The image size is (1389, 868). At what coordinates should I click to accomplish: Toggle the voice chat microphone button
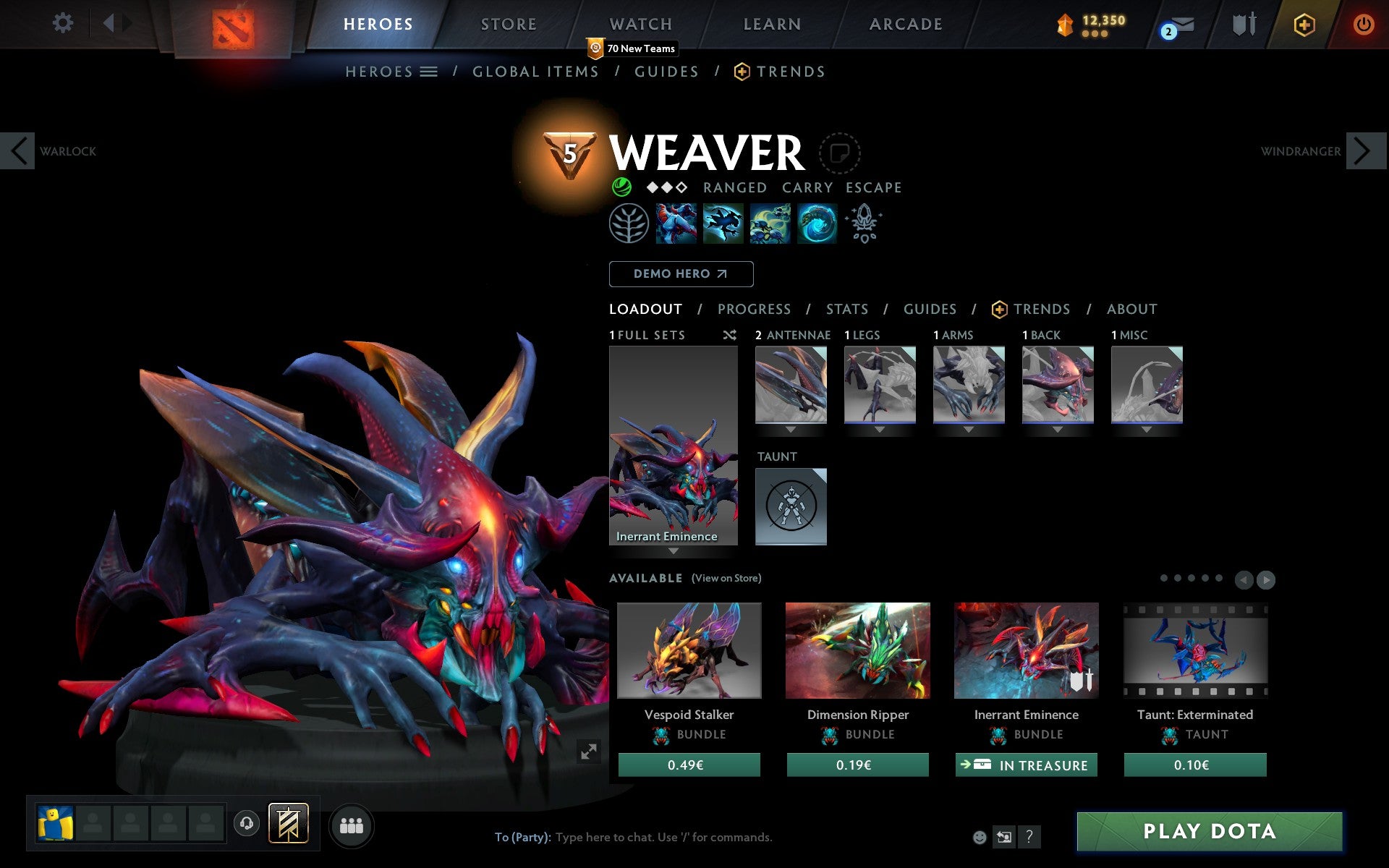click(247, 822)
